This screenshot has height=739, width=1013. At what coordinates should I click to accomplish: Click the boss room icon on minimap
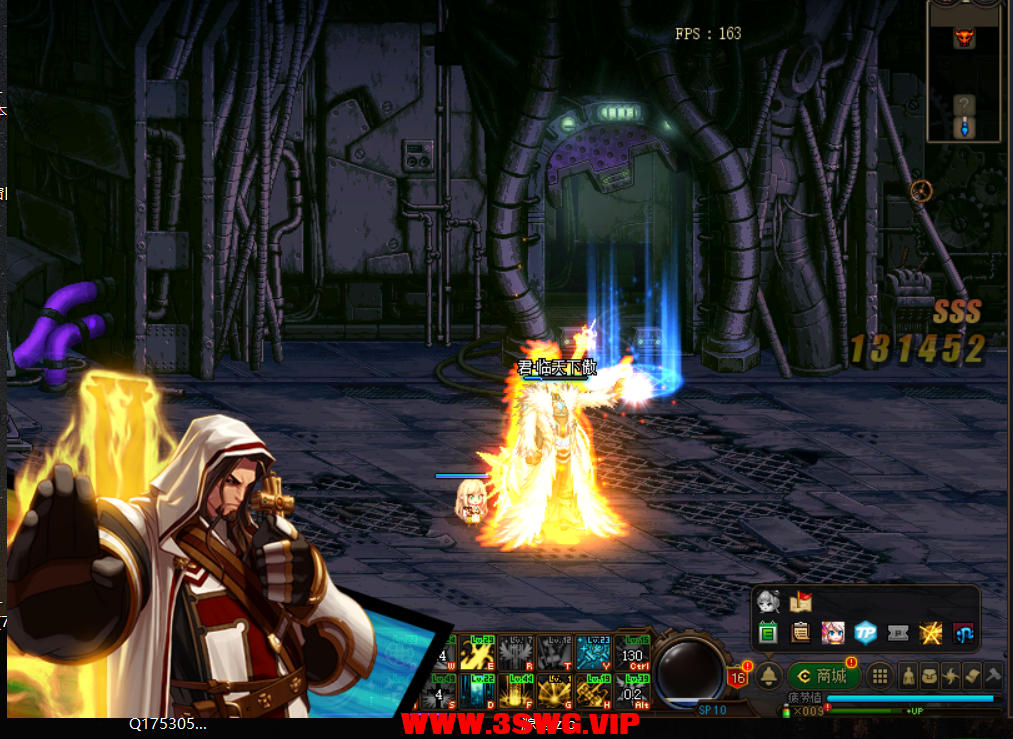pos(964,38)
